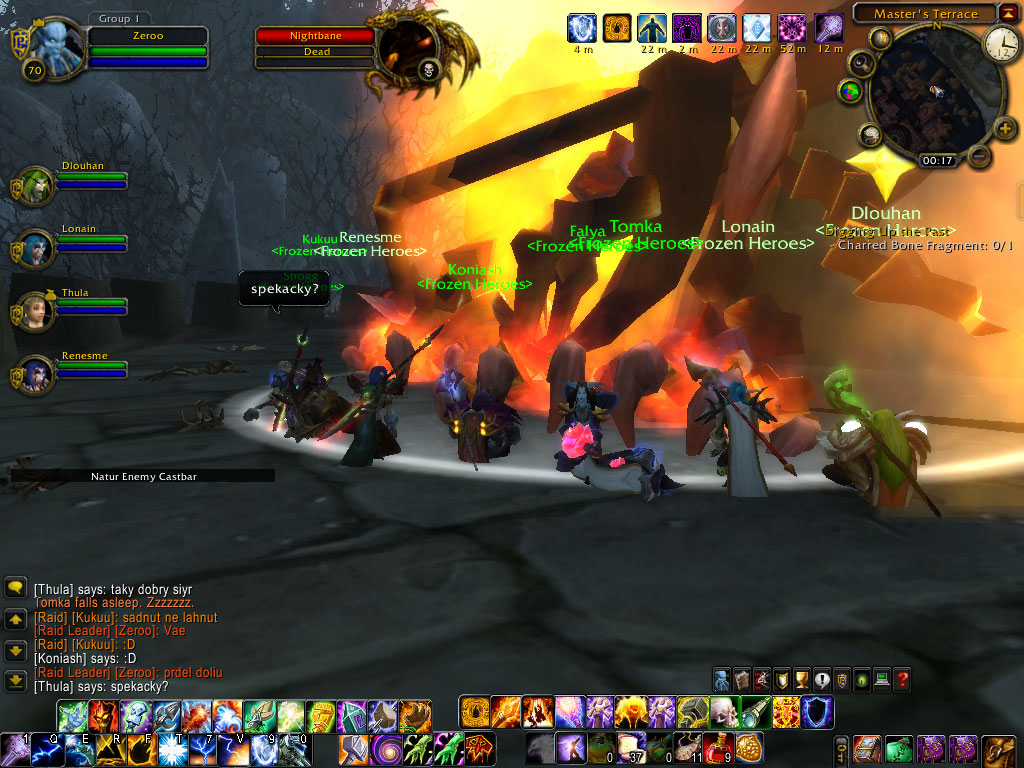The image size is (1024, 768).
Task: Zoom in on the minimap
Action: [1005, 127]
